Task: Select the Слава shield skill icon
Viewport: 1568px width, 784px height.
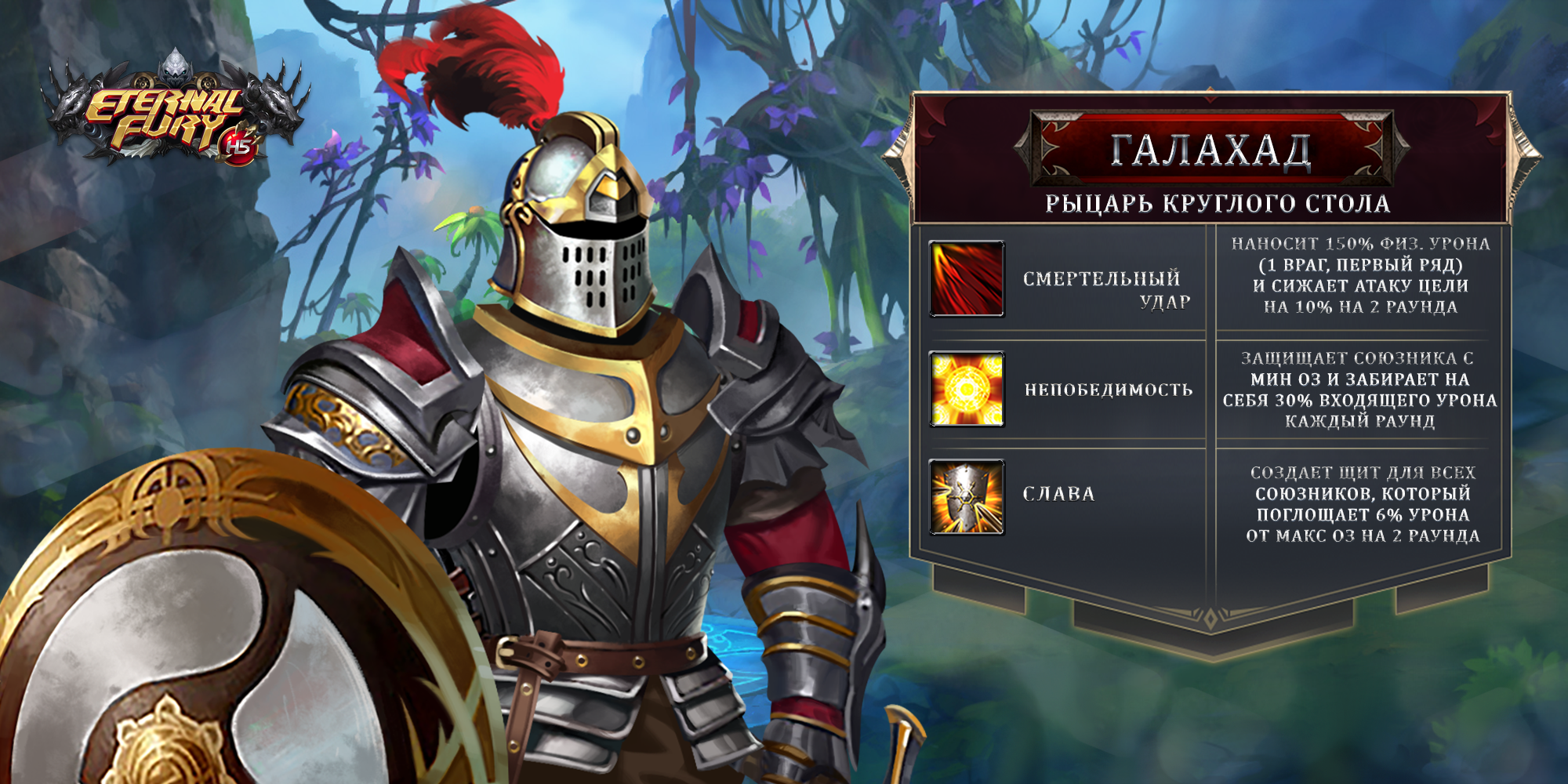Action: (966, 497)
